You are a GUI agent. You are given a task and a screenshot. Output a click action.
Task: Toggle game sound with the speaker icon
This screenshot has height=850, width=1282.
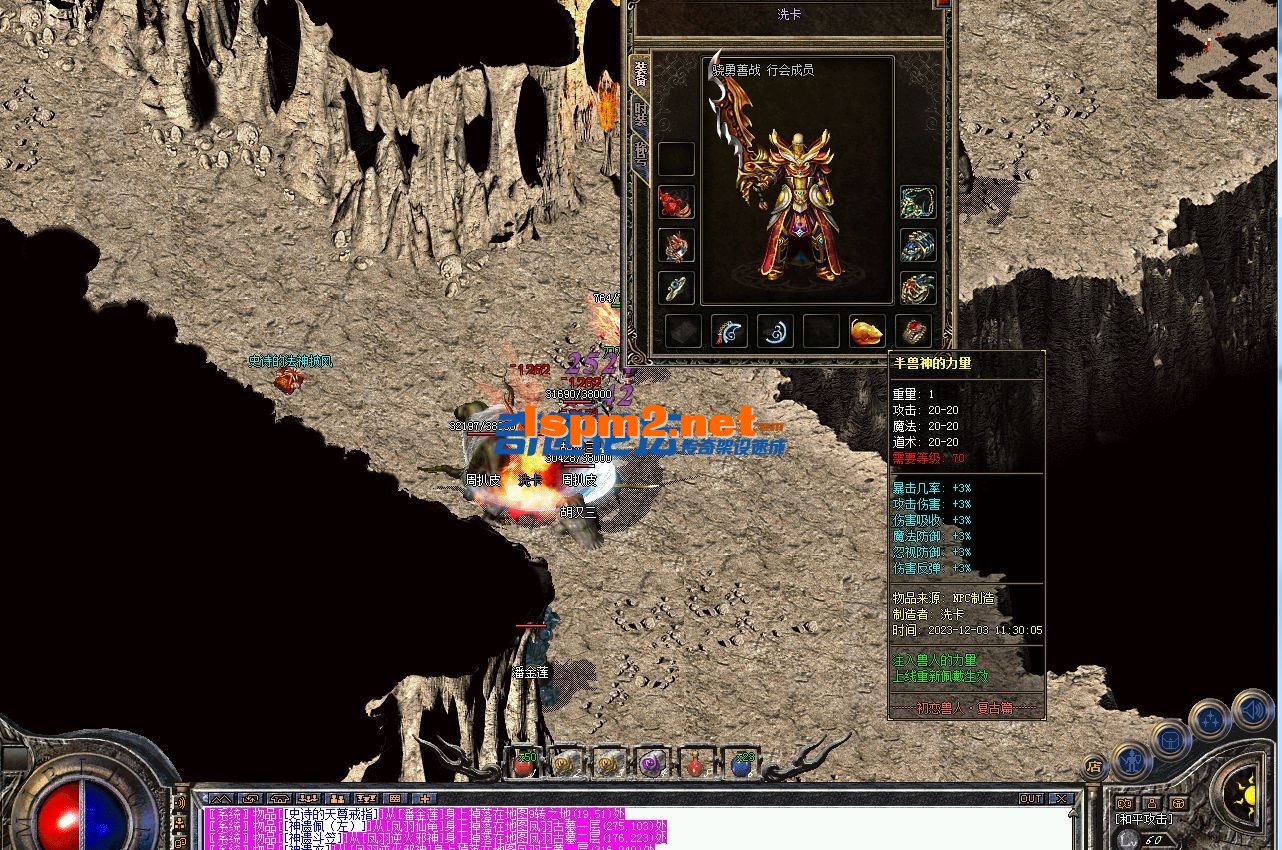point(1252,712)
